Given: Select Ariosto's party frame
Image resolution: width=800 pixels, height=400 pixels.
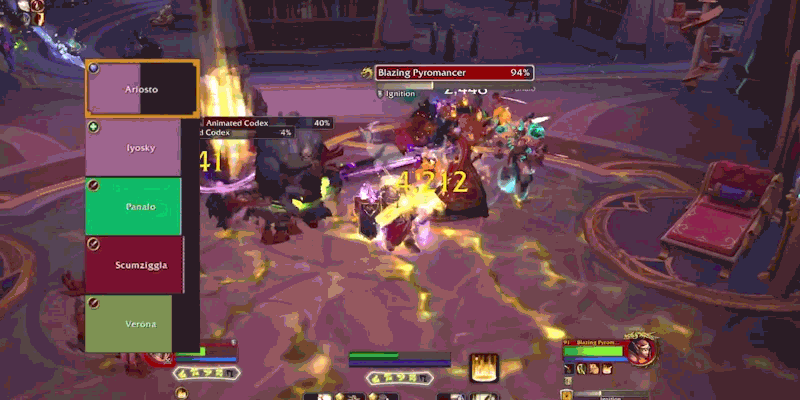Looking at the screenshot, I should 142,89.
